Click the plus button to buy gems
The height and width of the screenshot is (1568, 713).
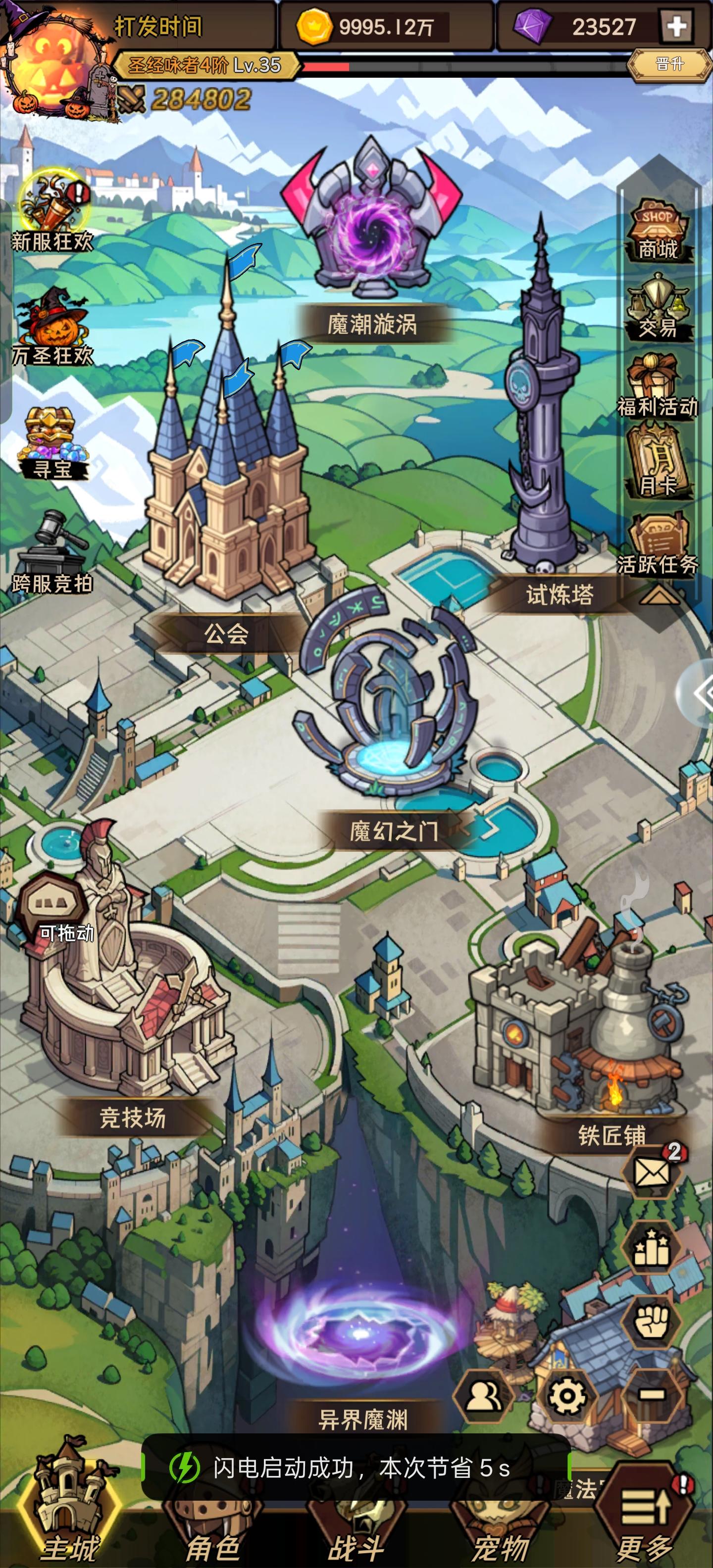point(676,26)
